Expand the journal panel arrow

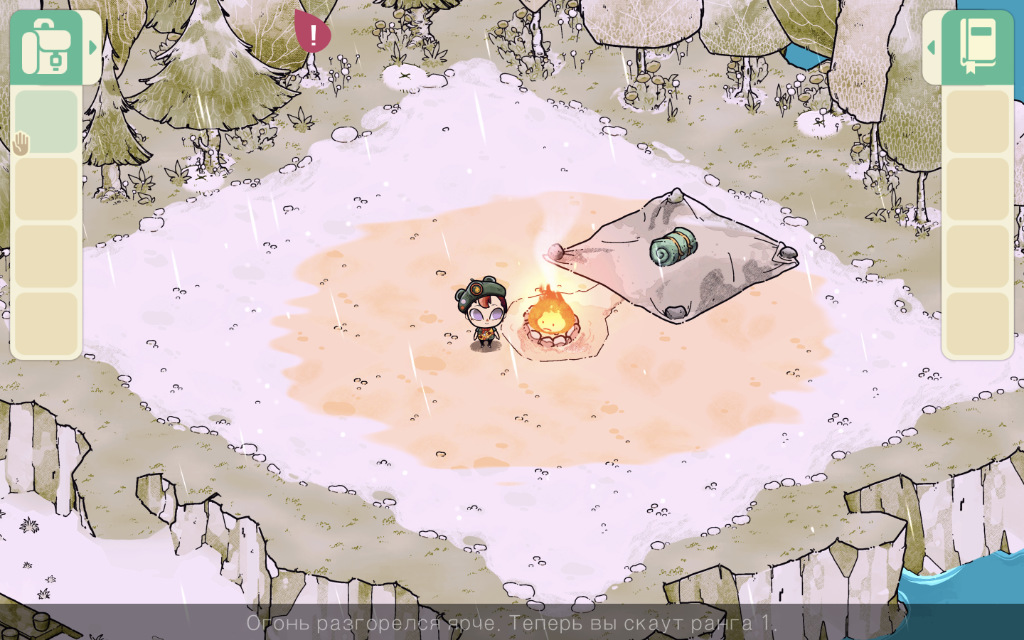tap(931, 47)
